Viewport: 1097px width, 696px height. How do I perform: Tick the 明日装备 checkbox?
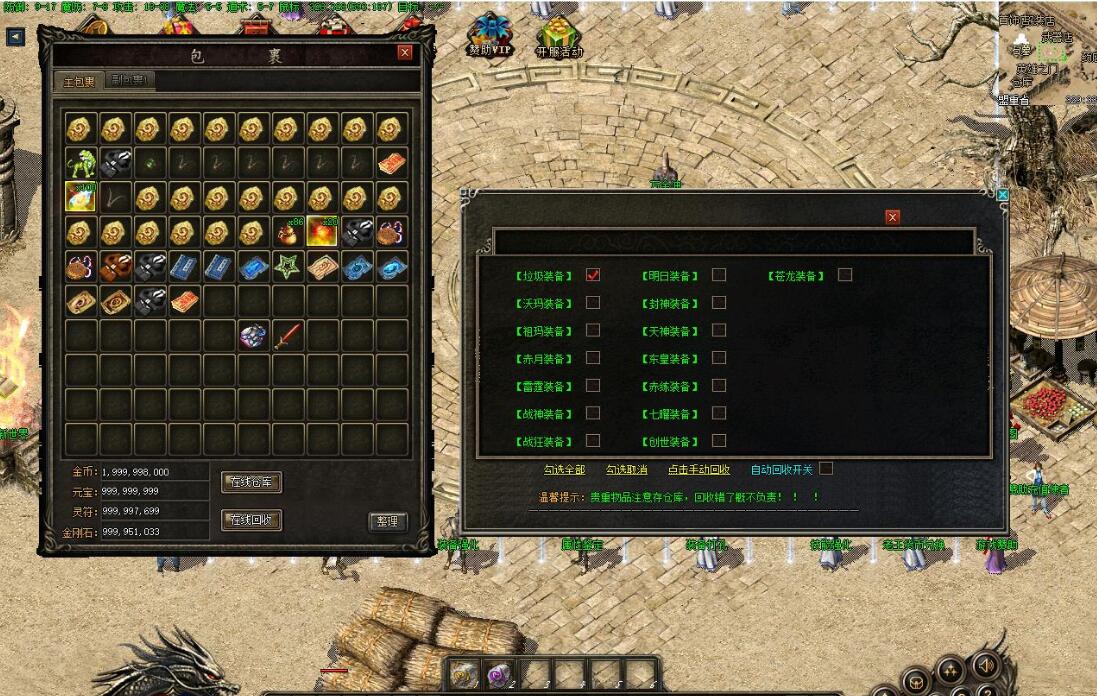pos(718,275)
